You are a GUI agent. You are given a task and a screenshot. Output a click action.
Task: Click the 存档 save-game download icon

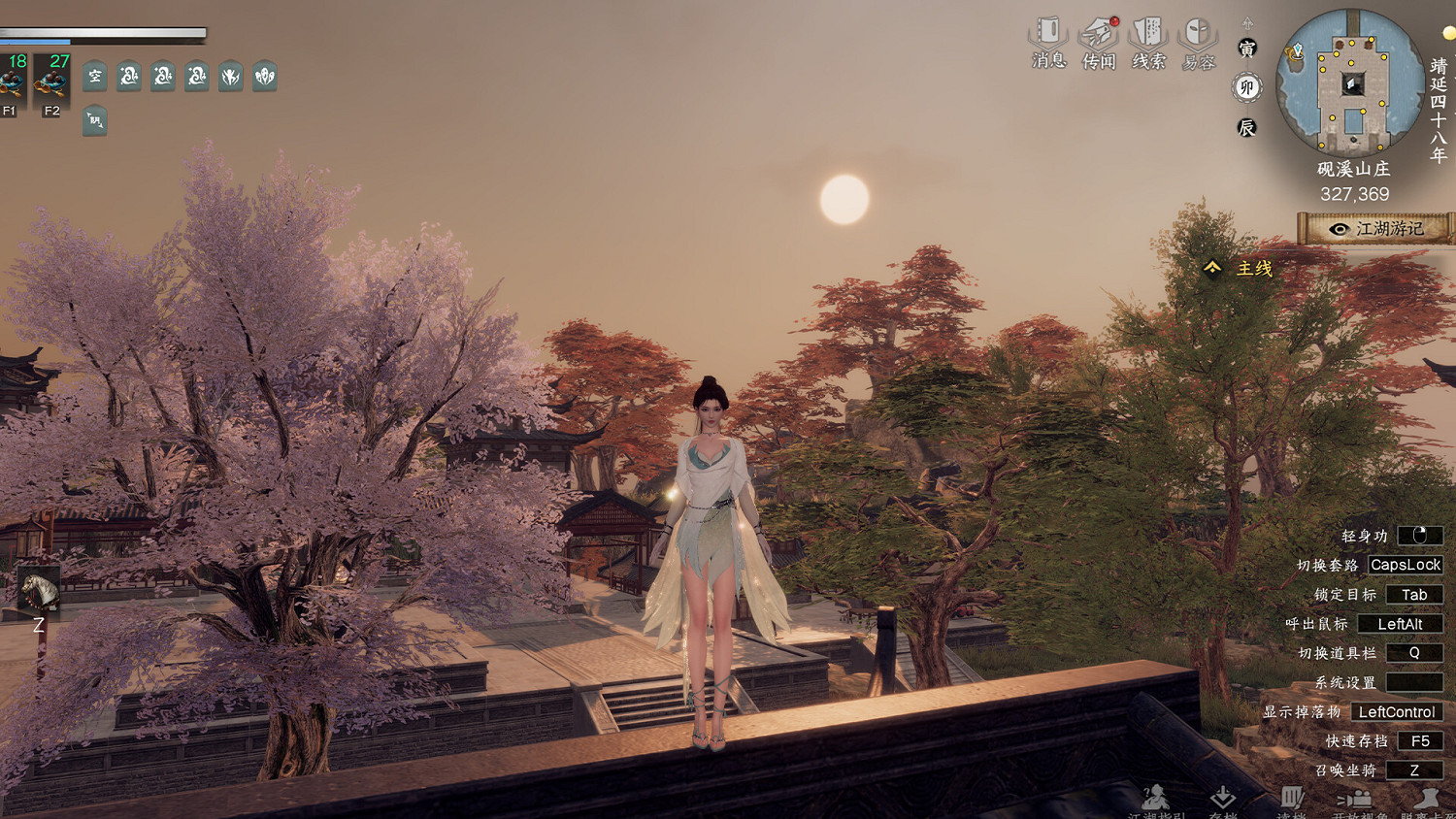pyautogui.click(x=1224, y=798)
